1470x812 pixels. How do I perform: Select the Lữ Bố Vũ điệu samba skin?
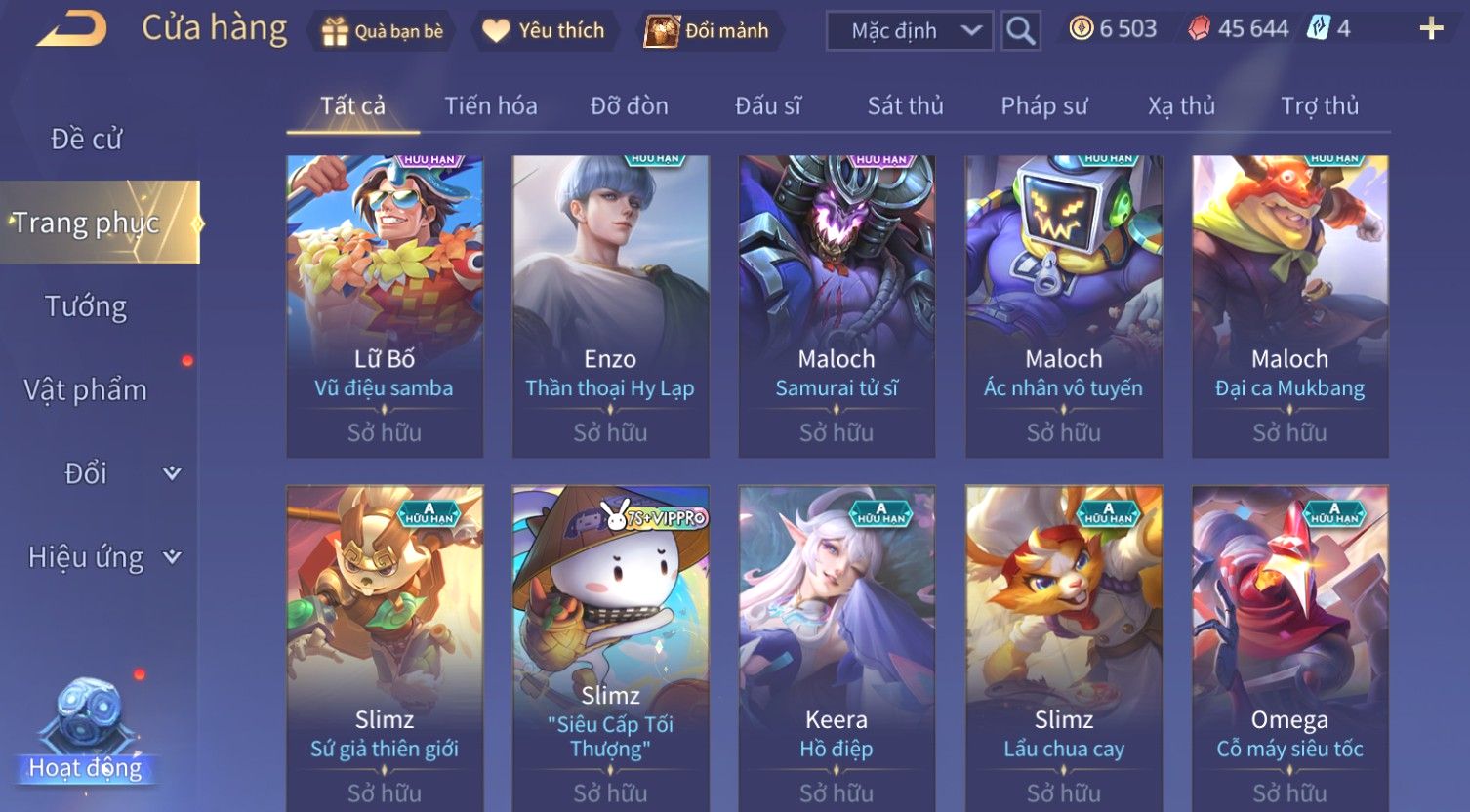click(x=385, y=305)
